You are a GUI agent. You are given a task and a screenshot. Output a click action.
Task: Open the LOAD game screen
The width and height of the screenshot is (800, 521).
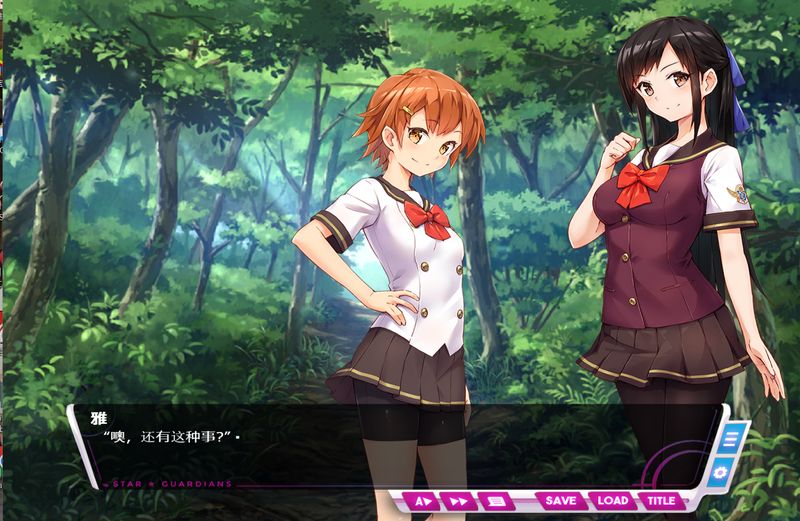click(612, 501)
